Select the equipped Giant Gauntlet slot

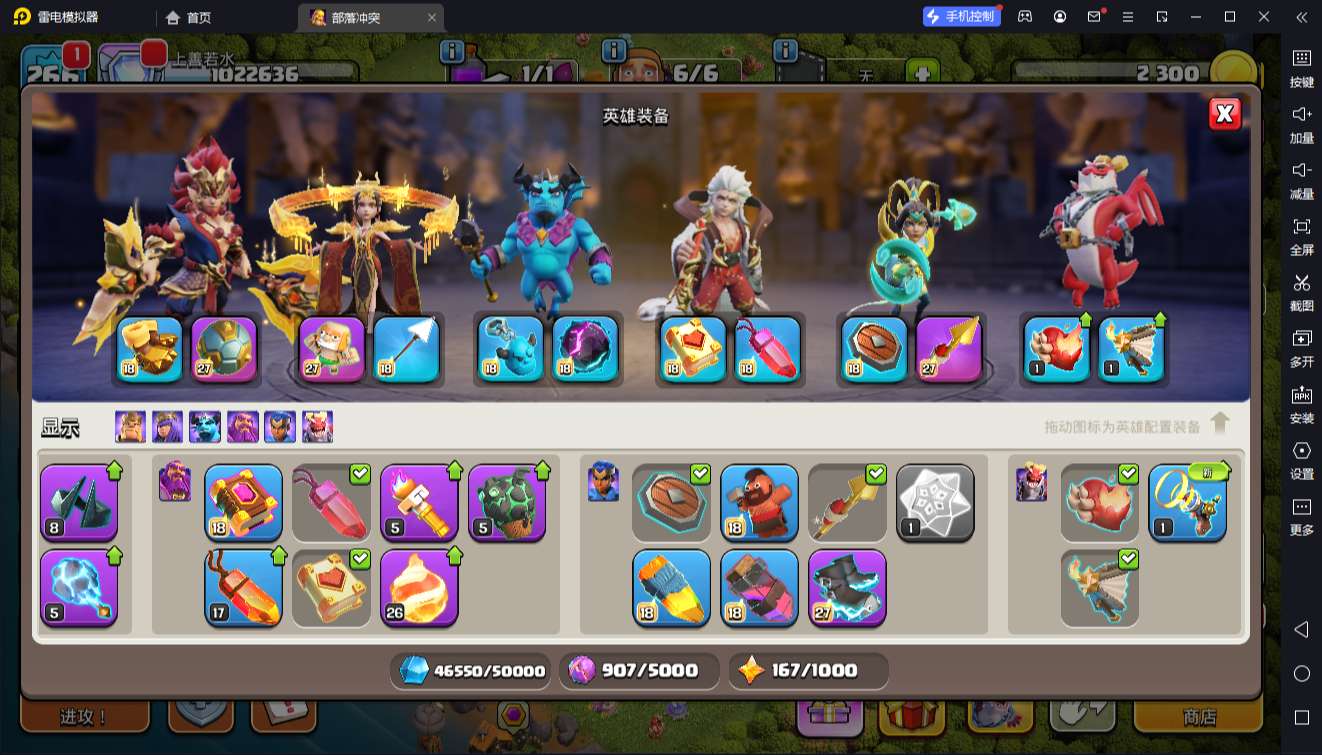tap(150, 349)
